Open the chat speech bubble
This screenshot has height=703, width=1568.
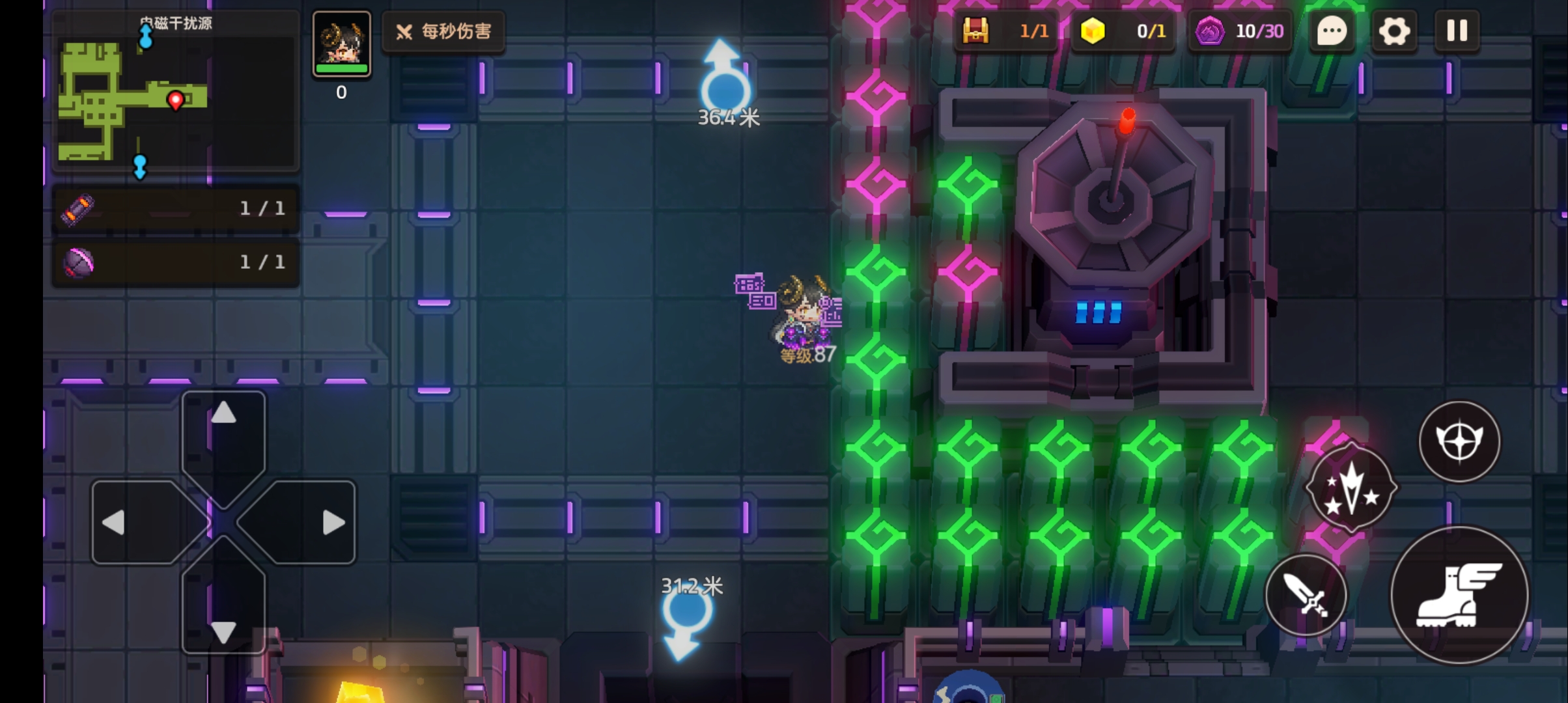coord(1332,31)
